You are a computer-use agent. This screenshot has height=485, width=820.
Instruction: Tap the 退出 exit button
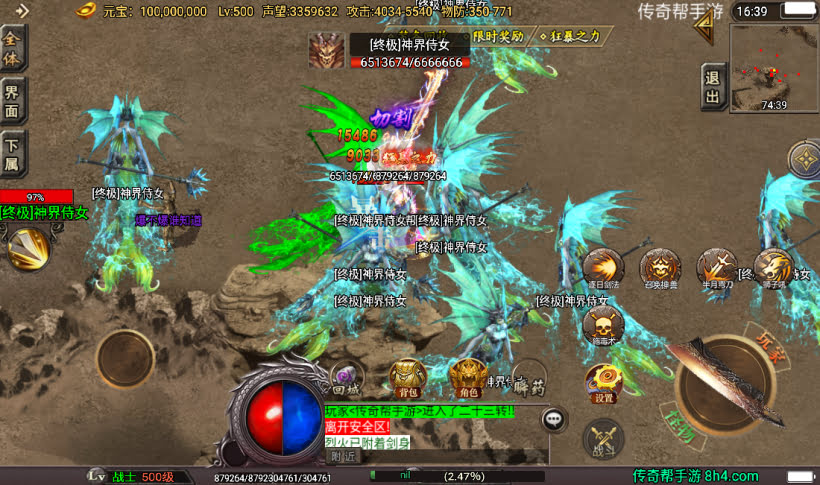[713, 85]
